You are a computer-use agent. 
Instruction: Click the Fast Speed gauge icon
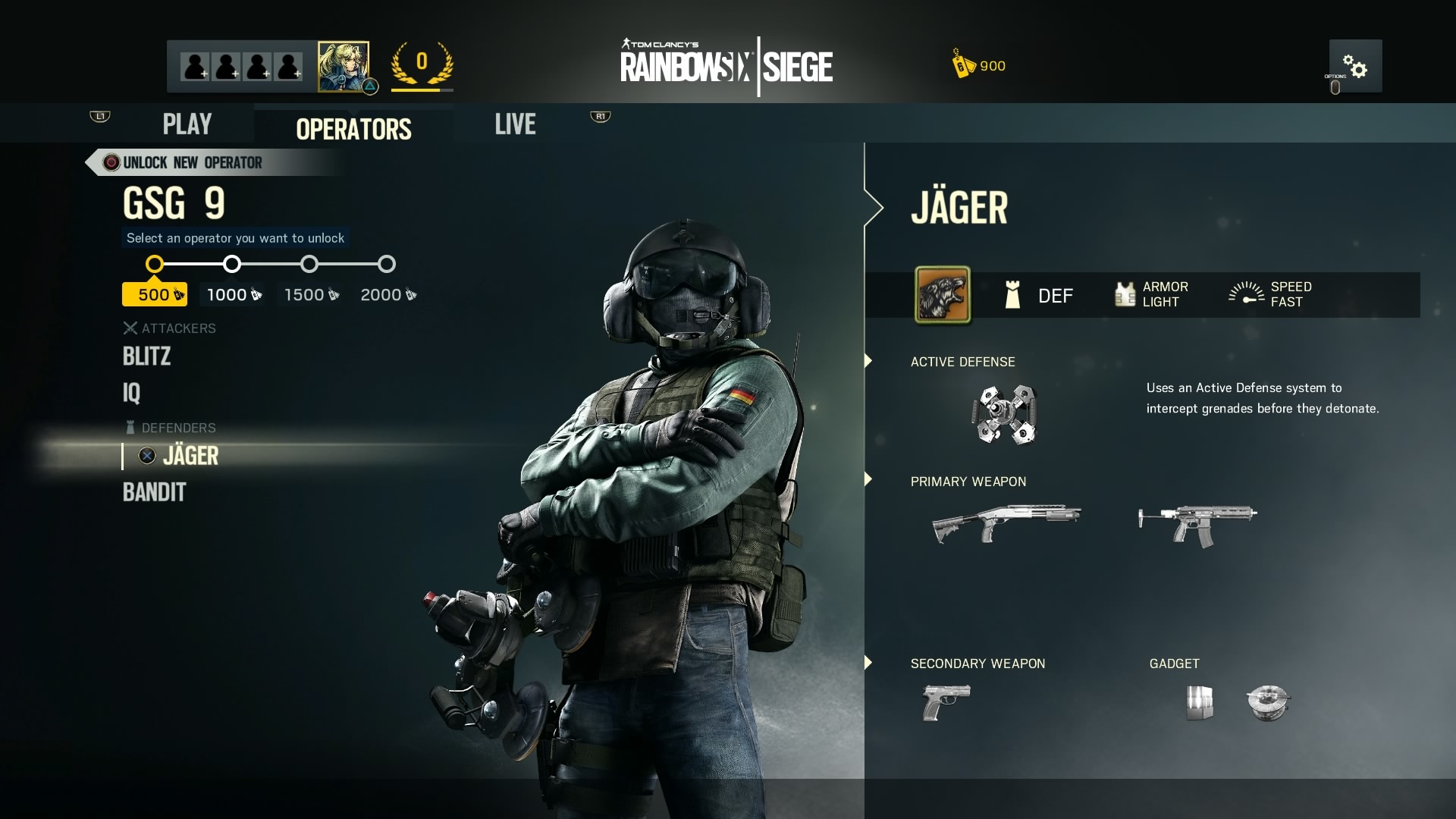point(1247,294)
